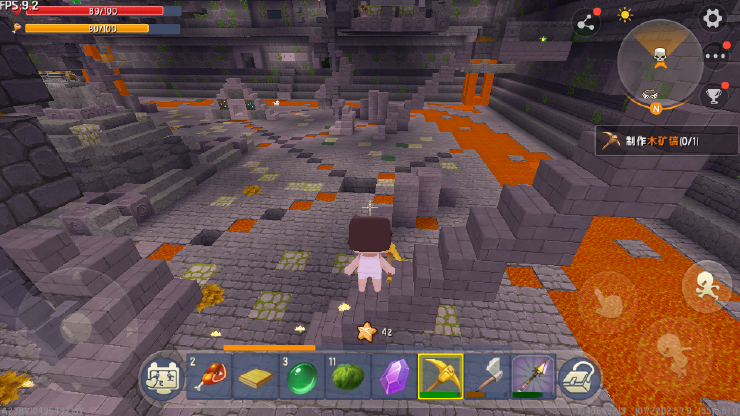Select the golden pickaxe hotbar slot
The width and height of the screenshot is (740, 416).
coord(440,377)
